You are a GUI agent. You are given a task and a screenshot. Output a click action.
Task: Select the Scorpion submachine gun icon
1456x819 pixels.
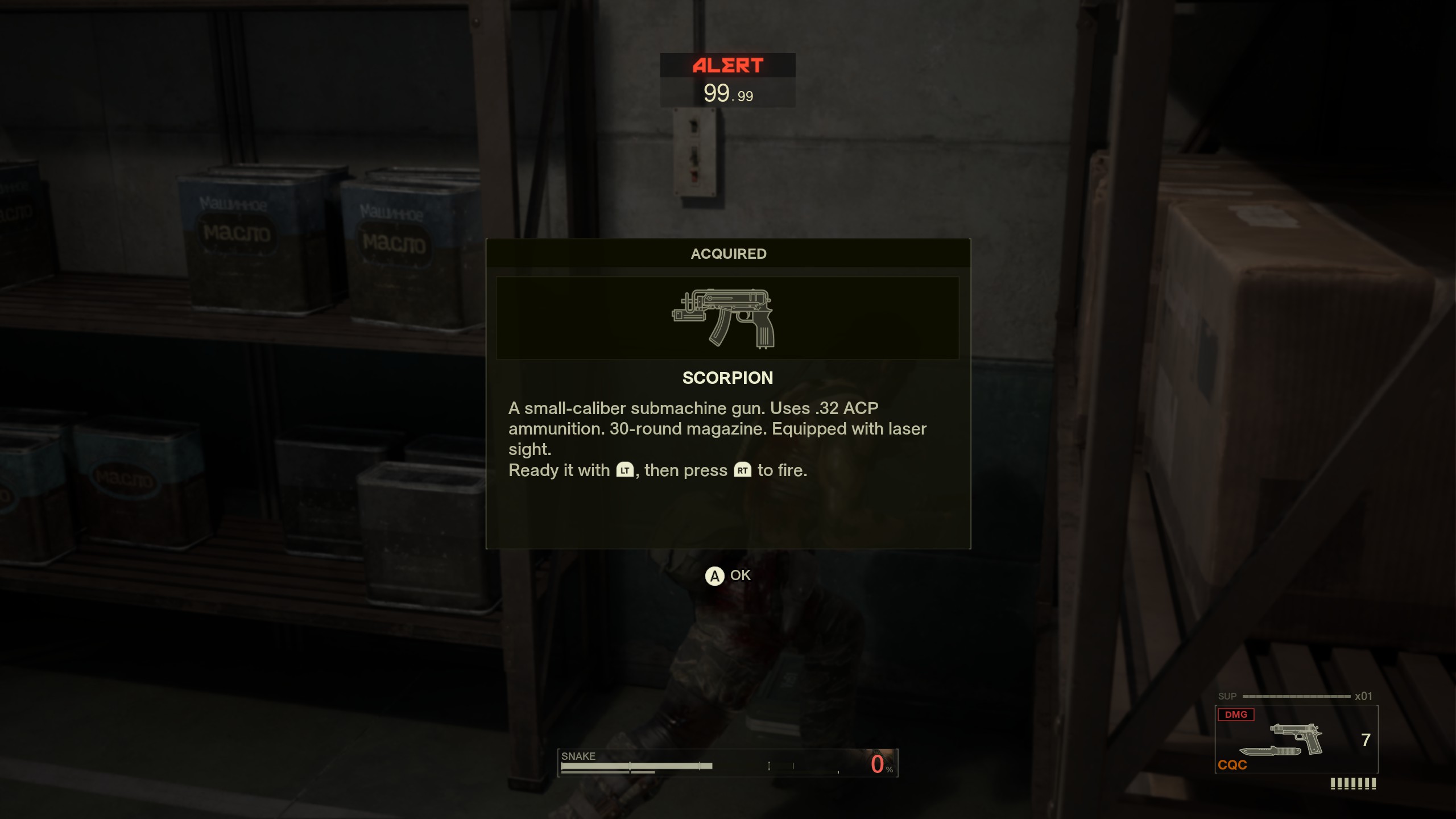728,317
